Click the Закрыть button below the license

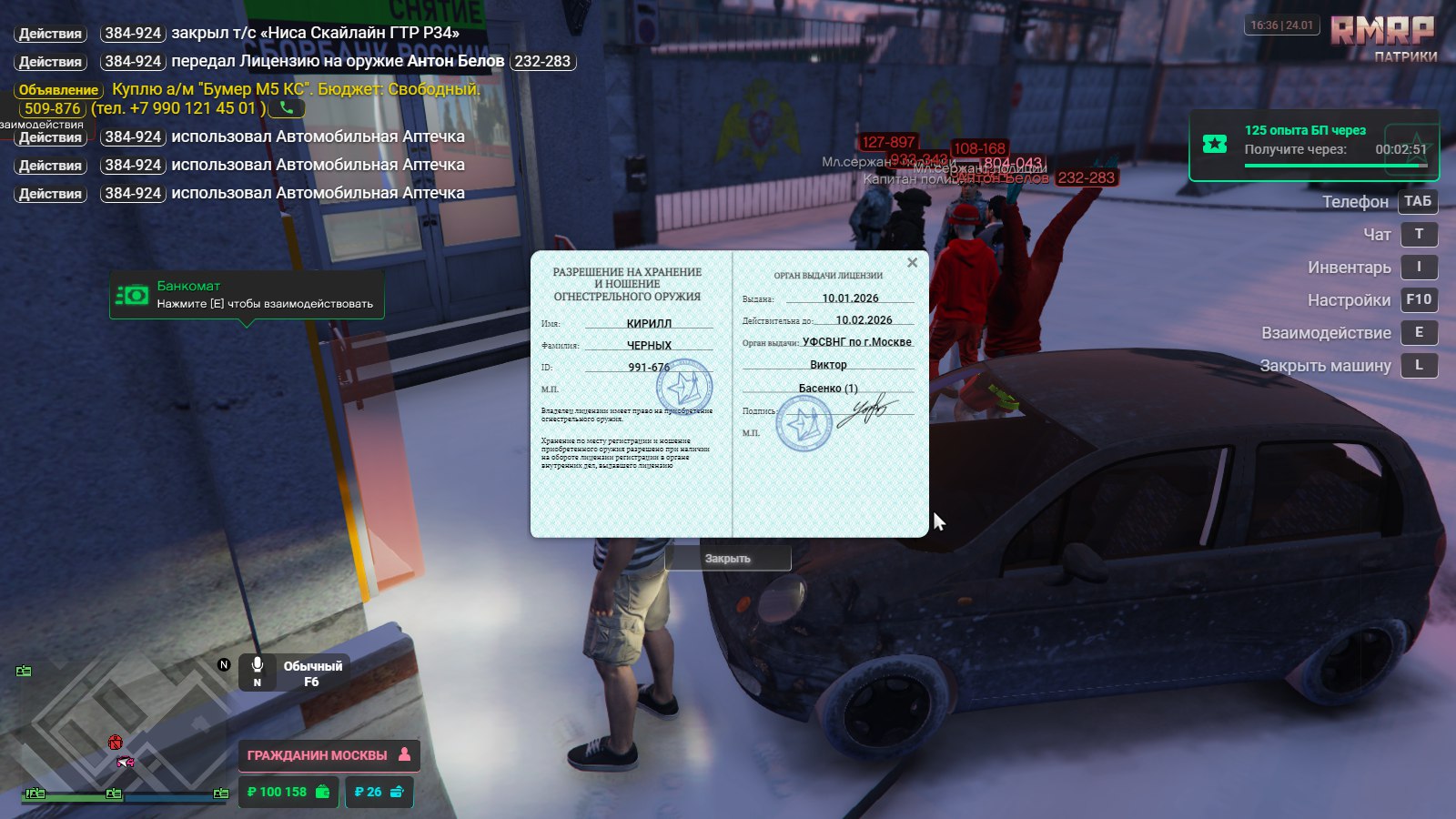(728, 558)
